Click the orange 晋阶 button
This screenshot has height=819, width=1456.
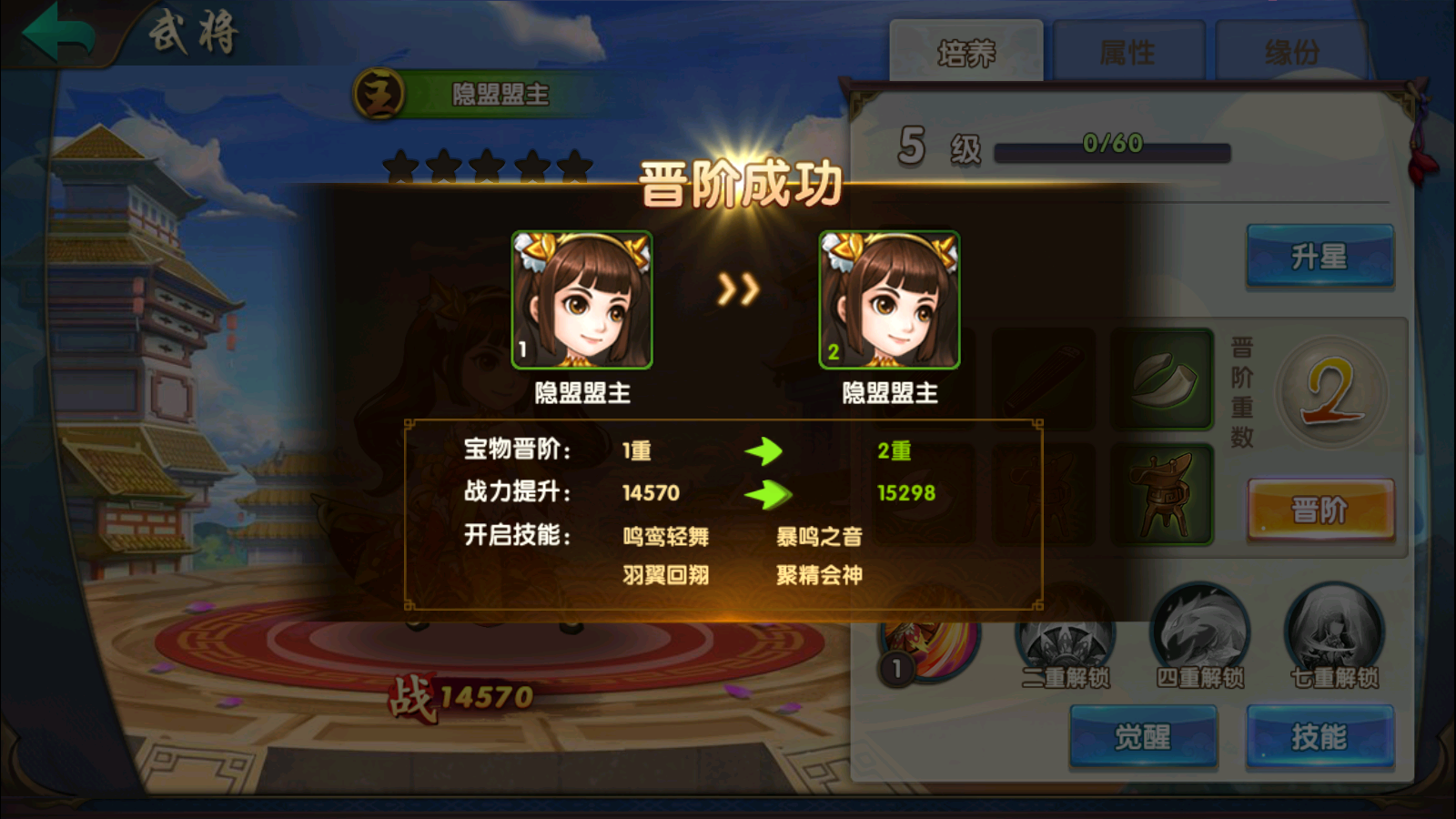[x=1319, y=510]
